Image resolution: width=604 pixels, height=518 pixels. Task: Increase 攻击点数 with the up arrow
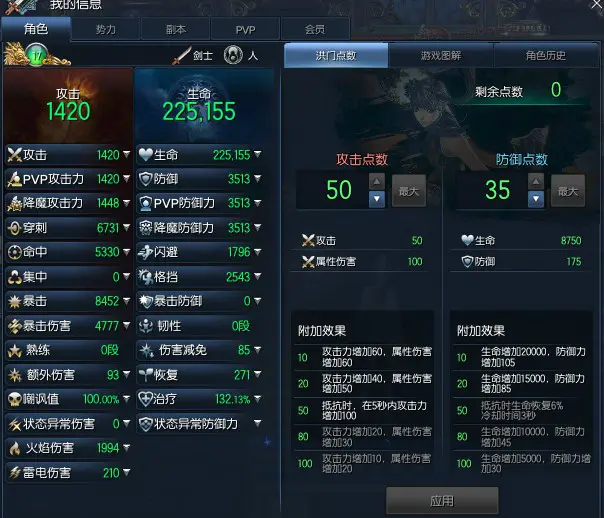pos(377,181)
